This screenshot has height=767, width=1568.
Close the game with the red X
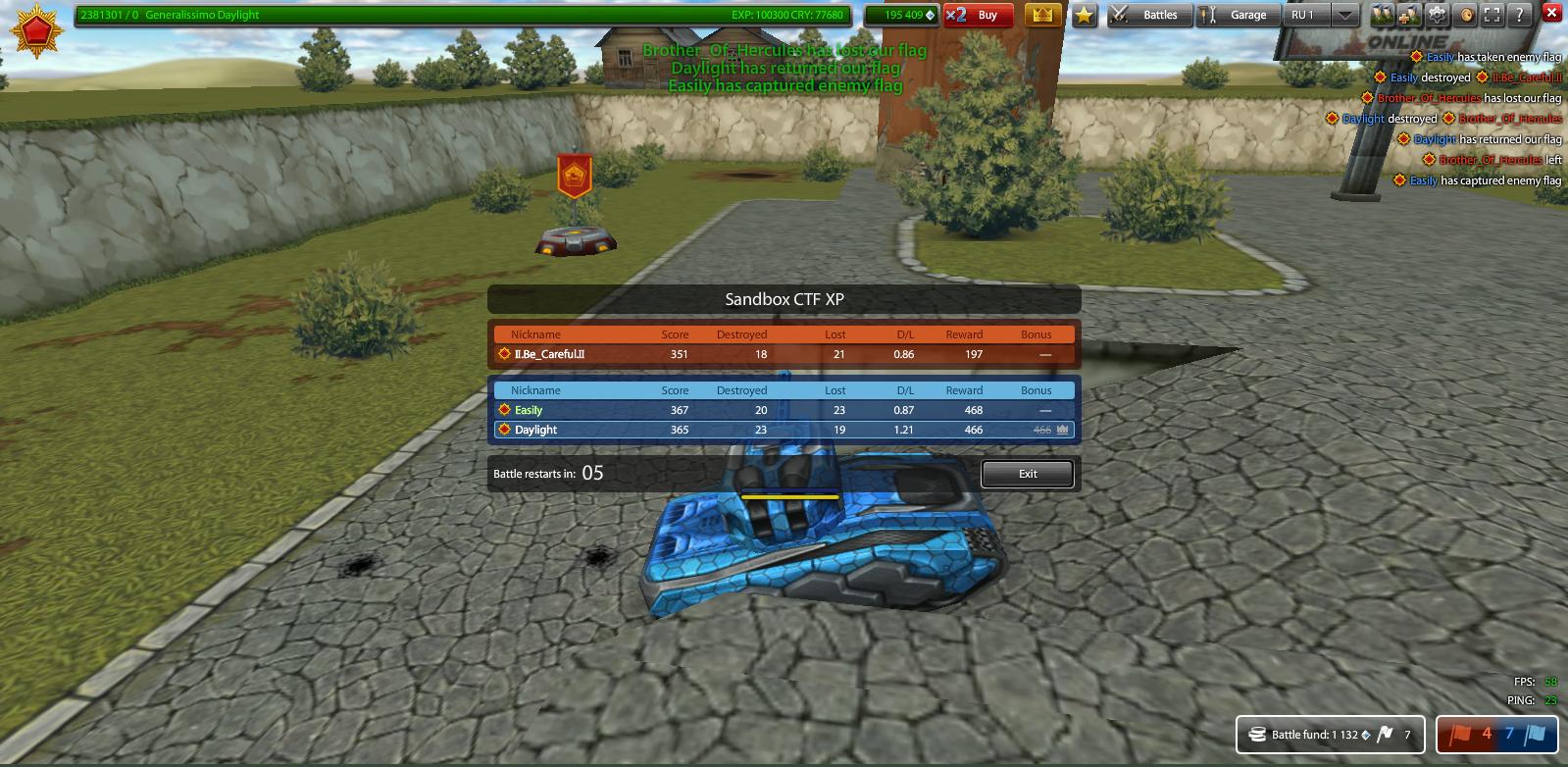point(1551,13)
